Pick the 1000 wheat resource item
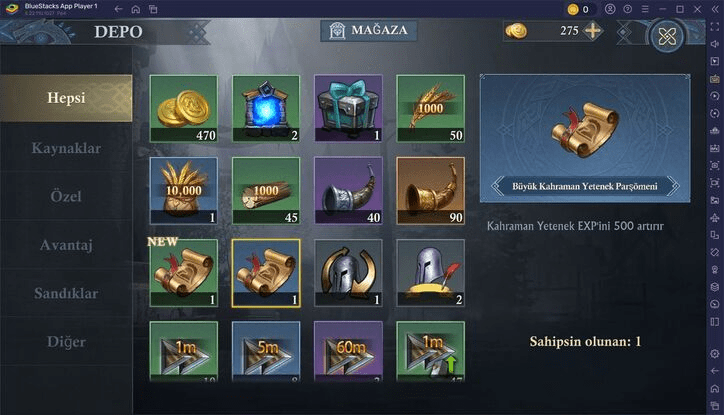This screenshot has height=415, width=724. pyautogui.click(x=430, y=108)
